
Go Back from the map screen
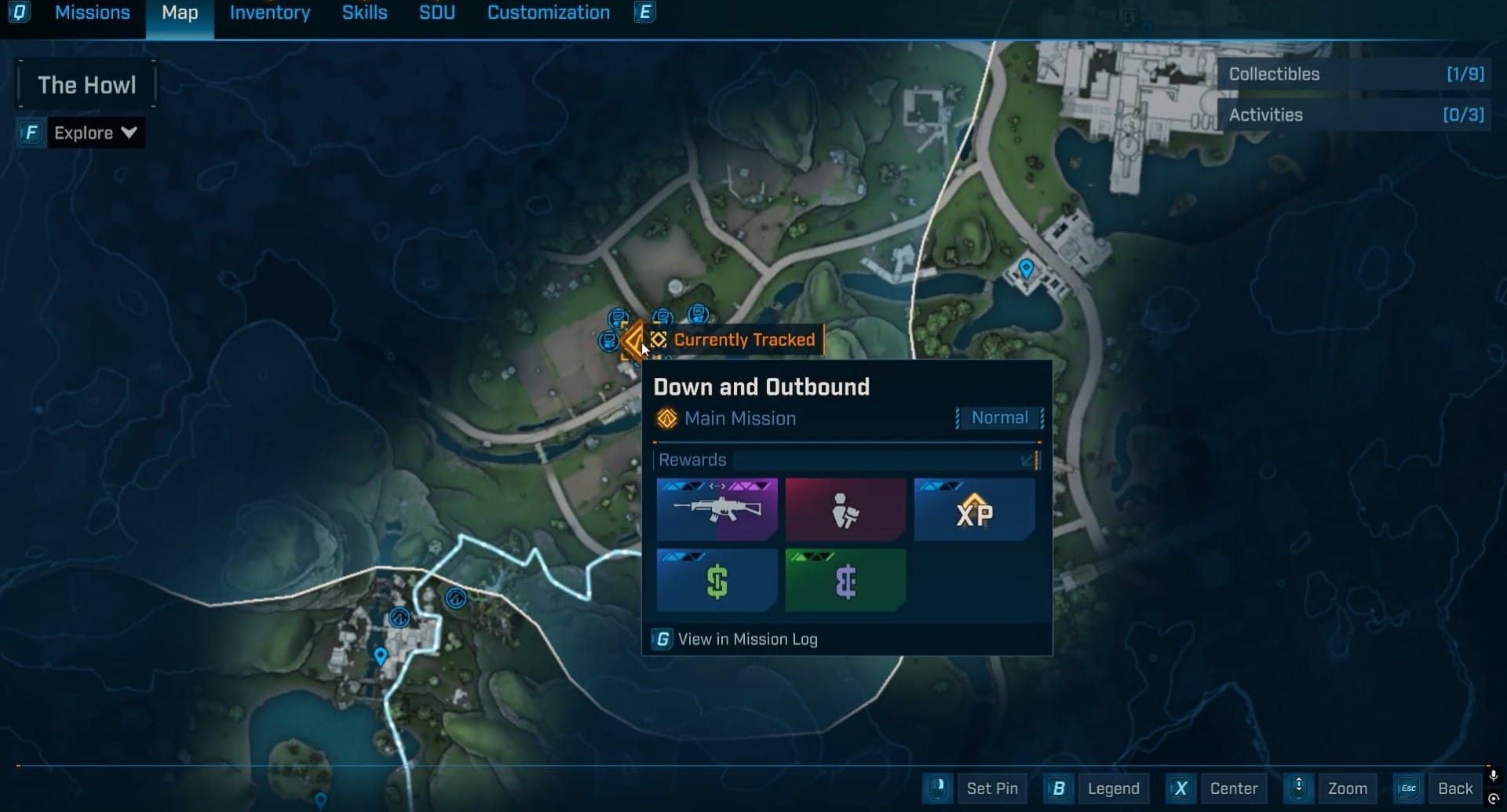(1454, 788)
